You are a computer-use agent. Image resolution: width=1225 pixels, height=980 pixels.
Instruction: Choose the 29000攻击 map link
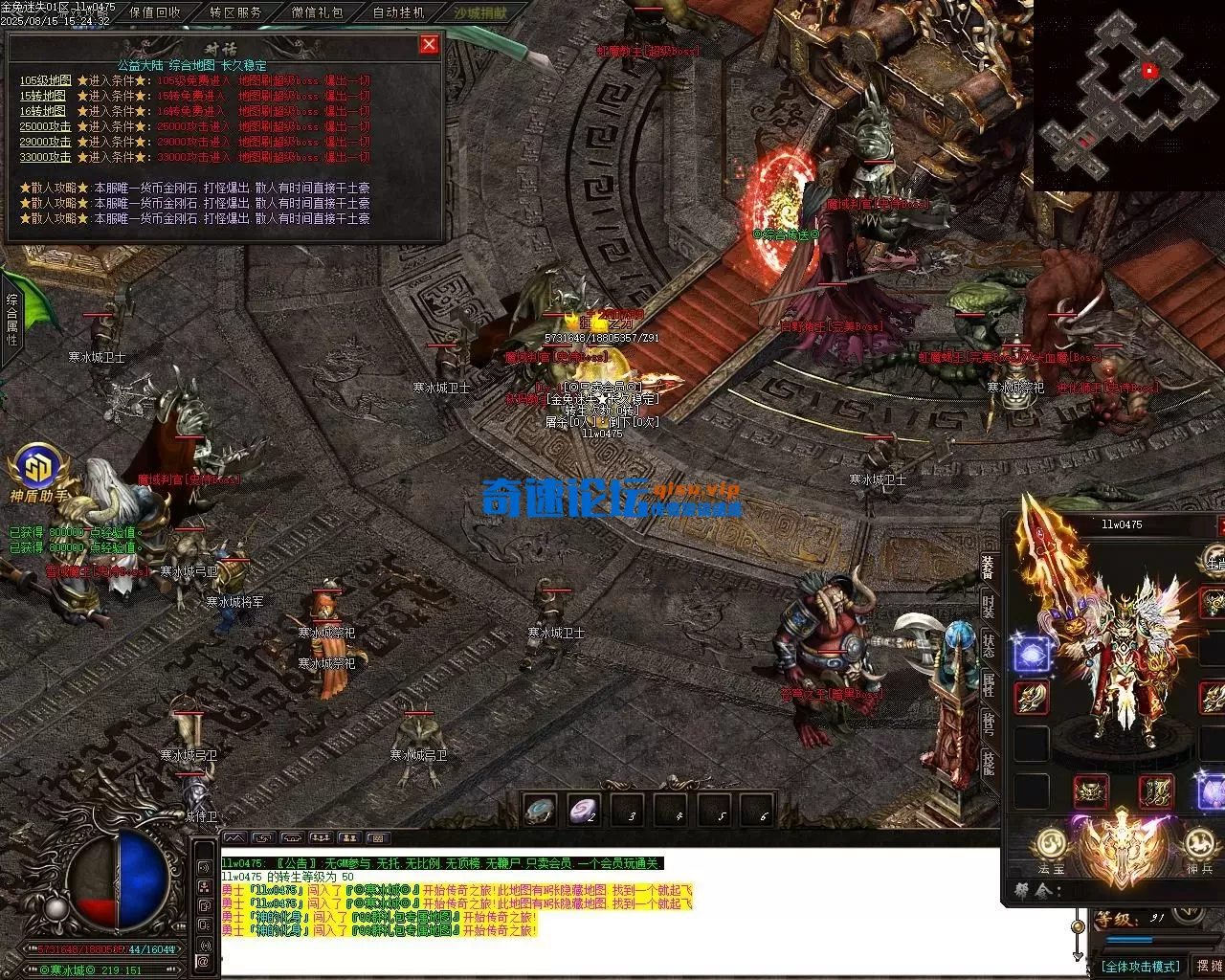[45, 142]
